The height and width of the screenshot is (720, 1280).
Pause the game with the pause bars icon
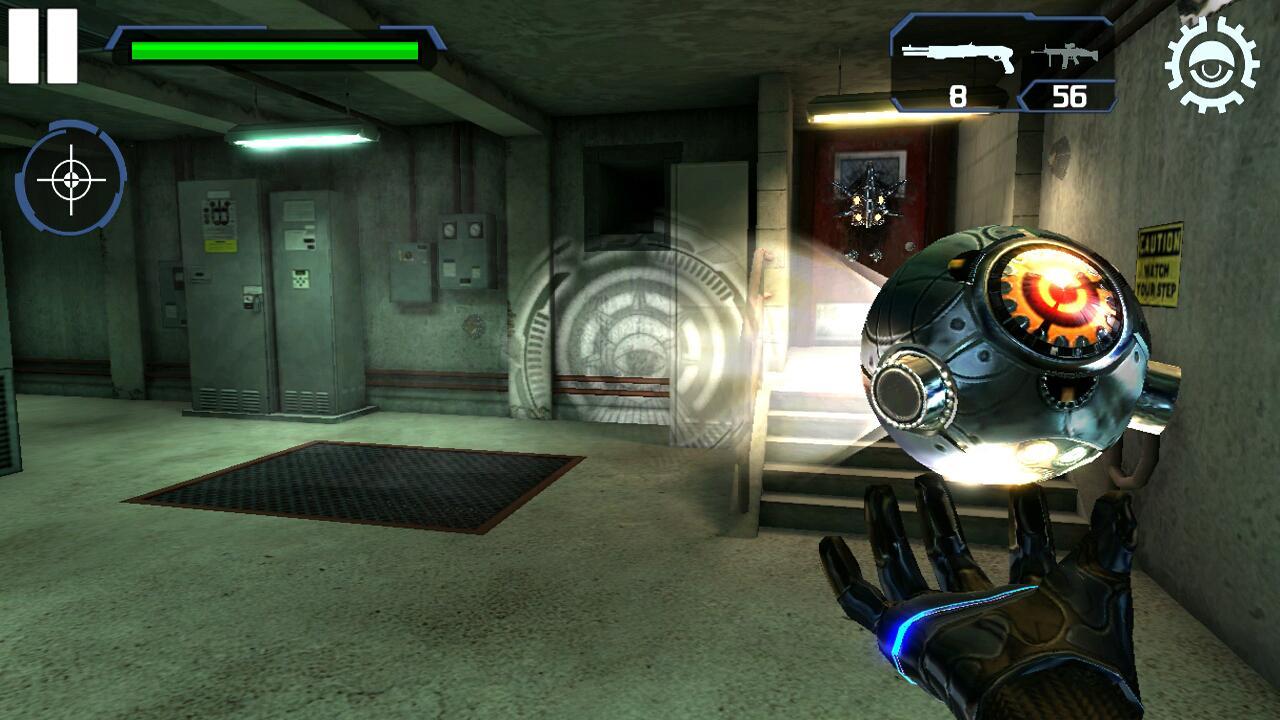pos(40,44)
